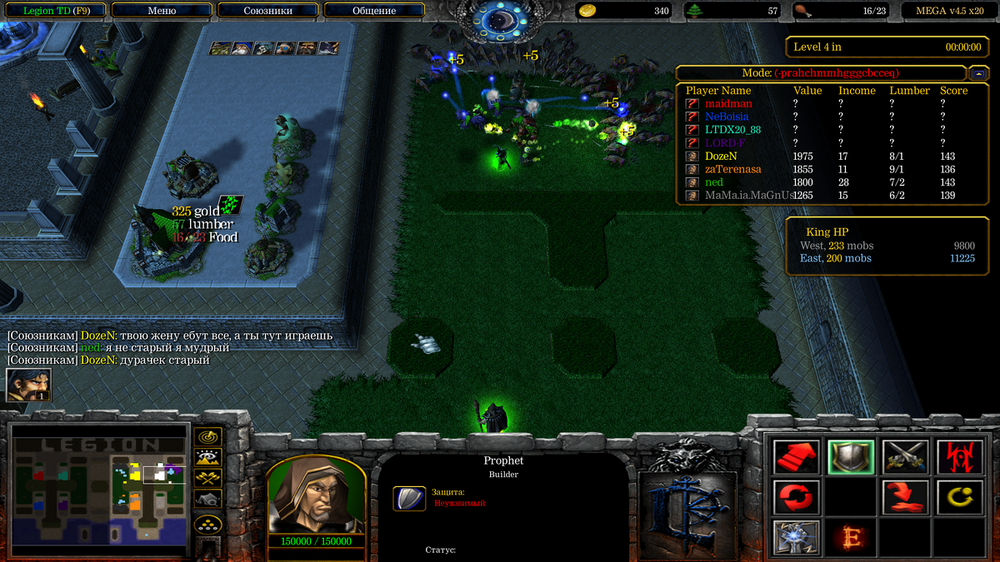
Task: Select the idle worker portrait icon
Action: 28,385
